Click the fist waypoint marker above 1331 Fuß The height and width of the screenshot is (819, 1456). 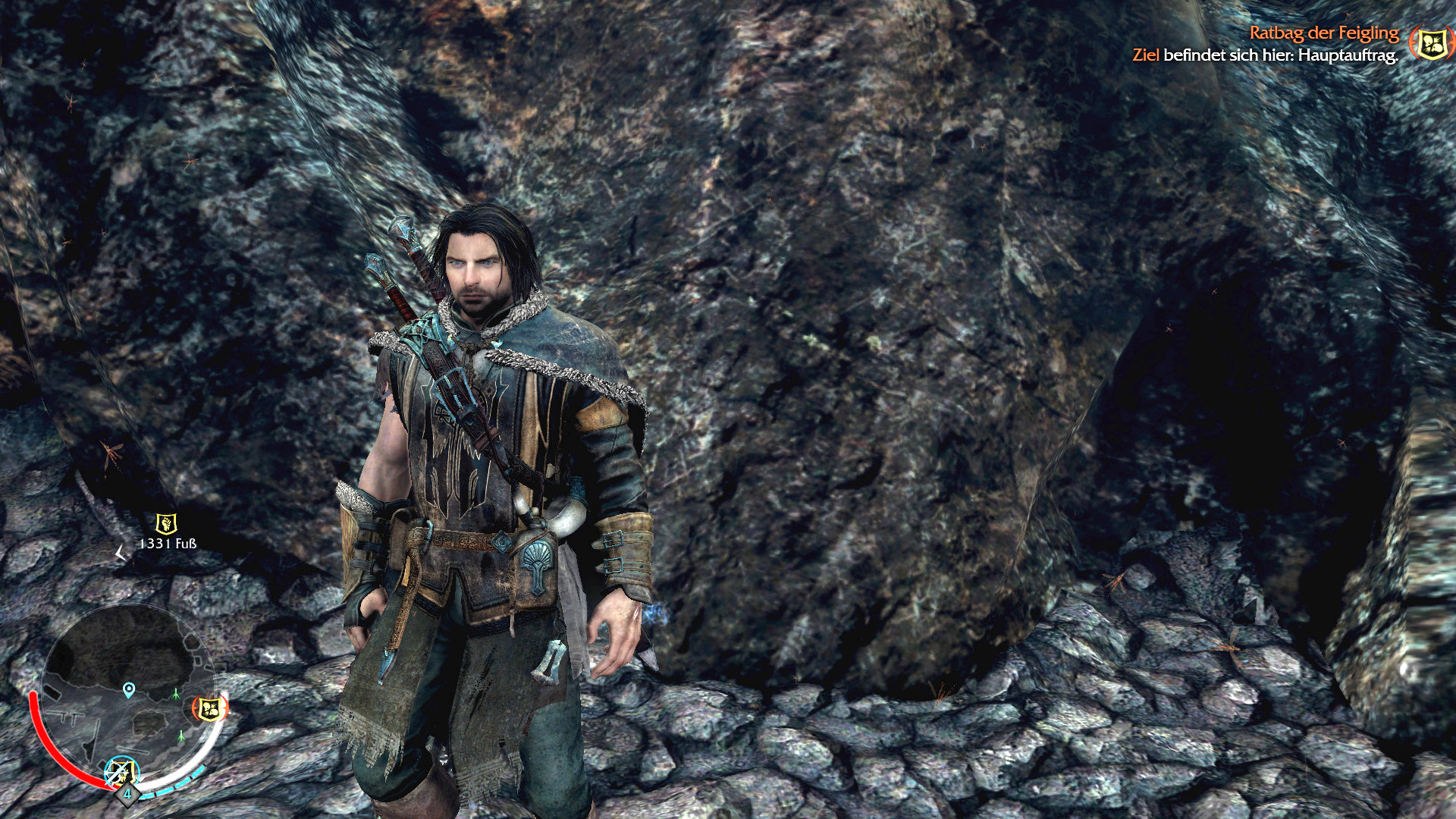(x=166, y=523)
